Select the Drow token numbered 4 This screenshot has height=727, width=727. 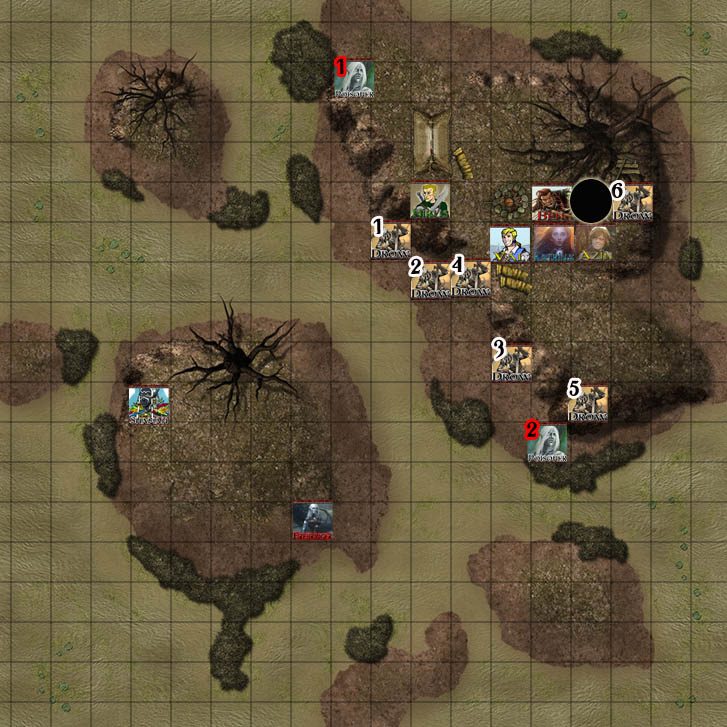pos(471,281)
